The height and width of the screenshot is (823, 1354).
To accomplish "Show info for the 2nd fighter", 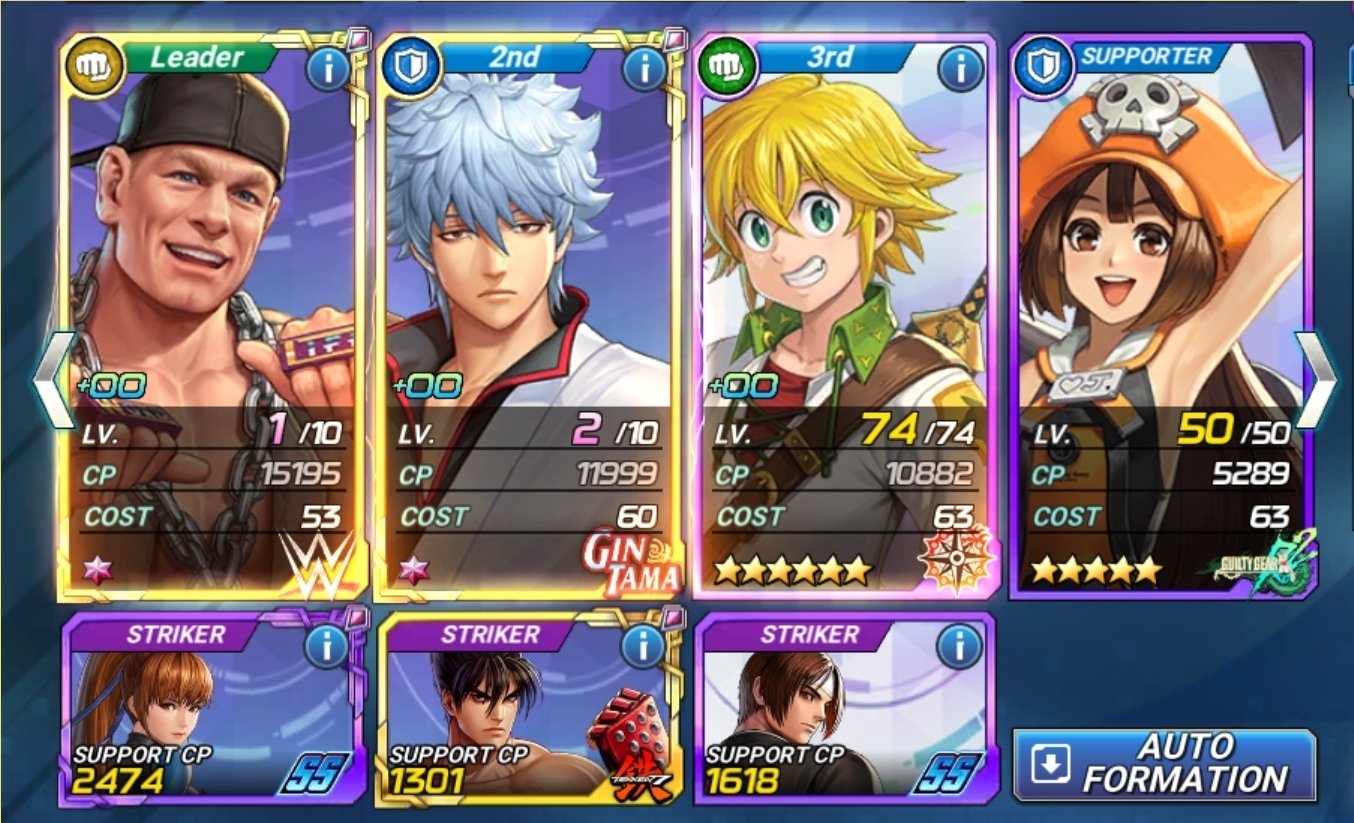I will tap(643, 69).
